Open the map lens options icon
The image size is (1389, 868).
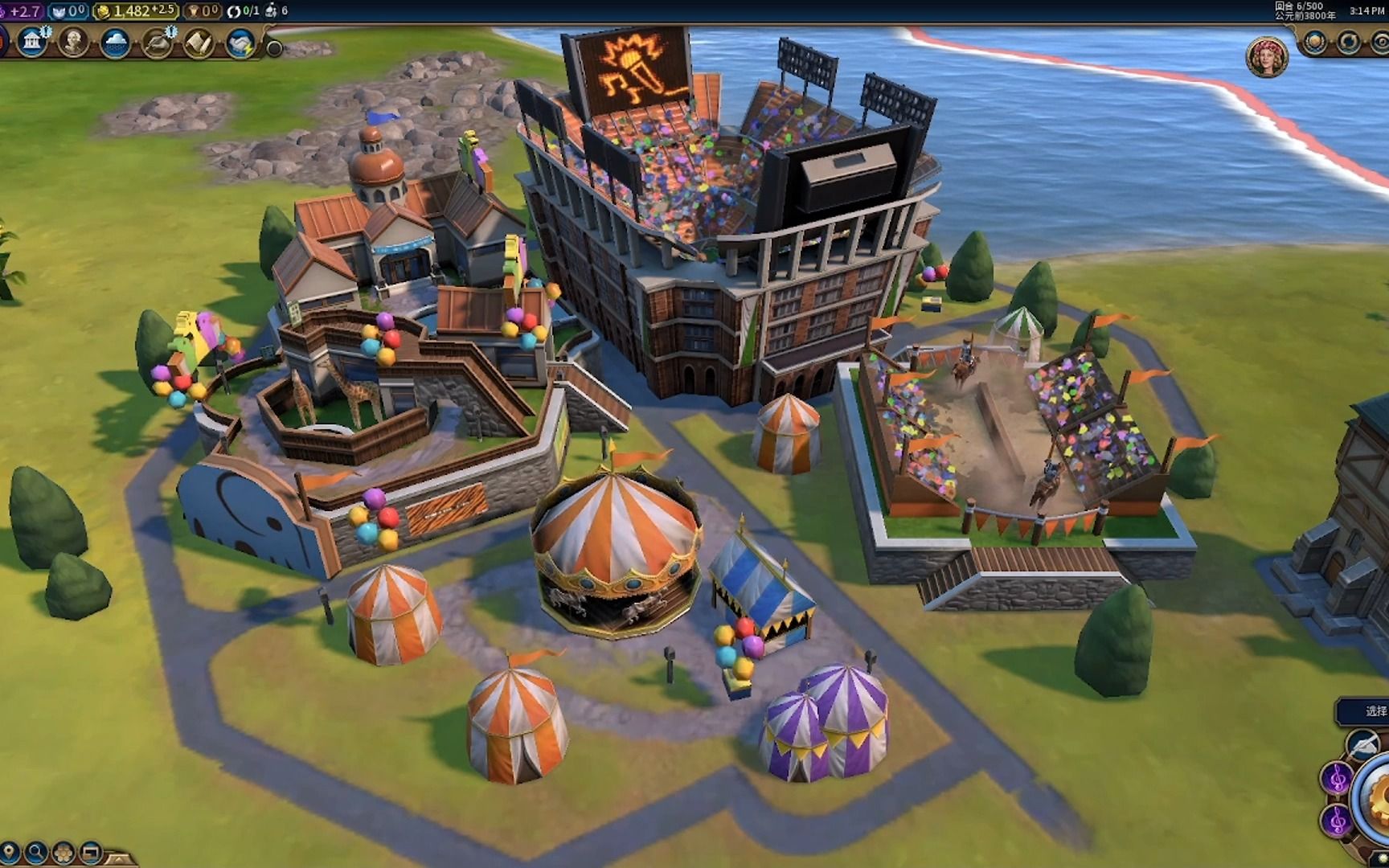64,852
